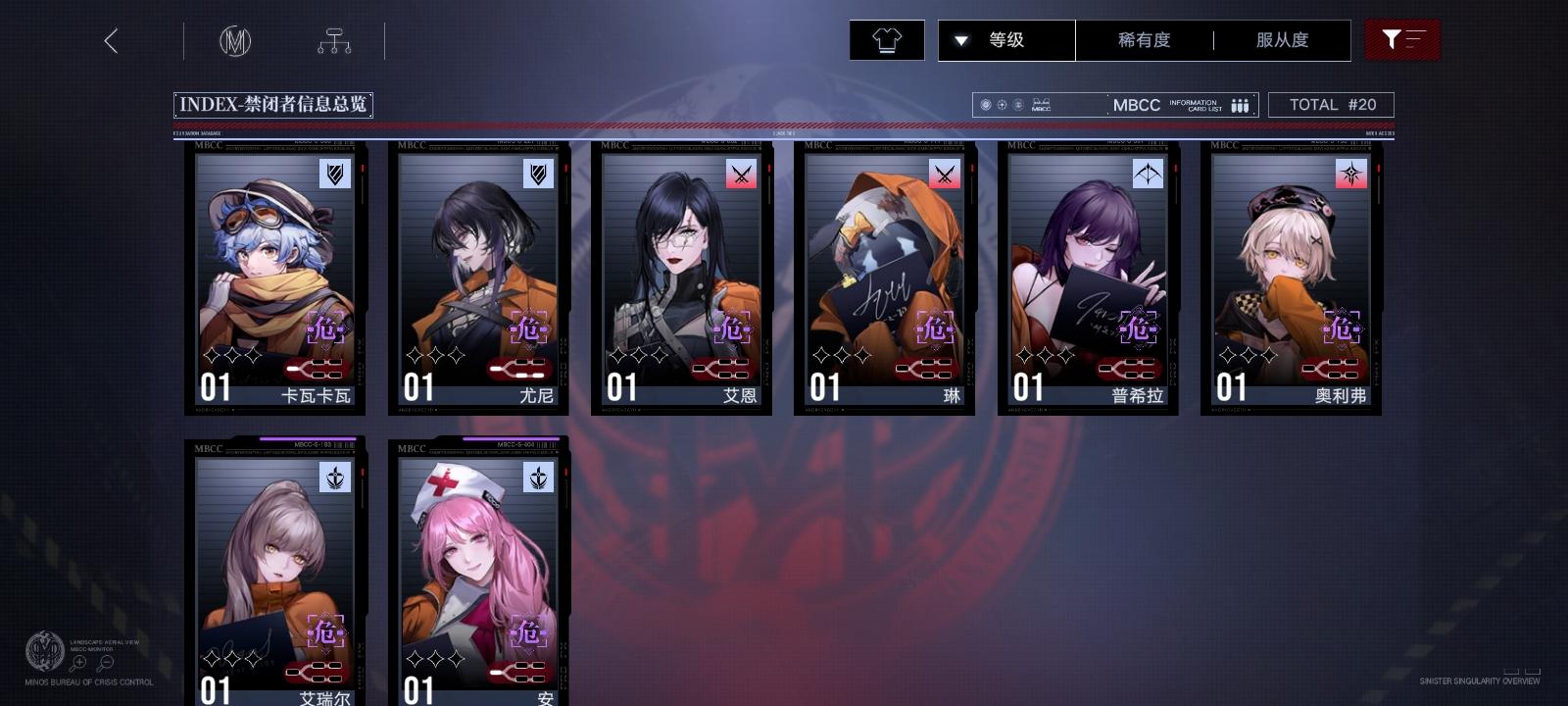Click the back arrow to leave the INDEX

click(112, 42)
